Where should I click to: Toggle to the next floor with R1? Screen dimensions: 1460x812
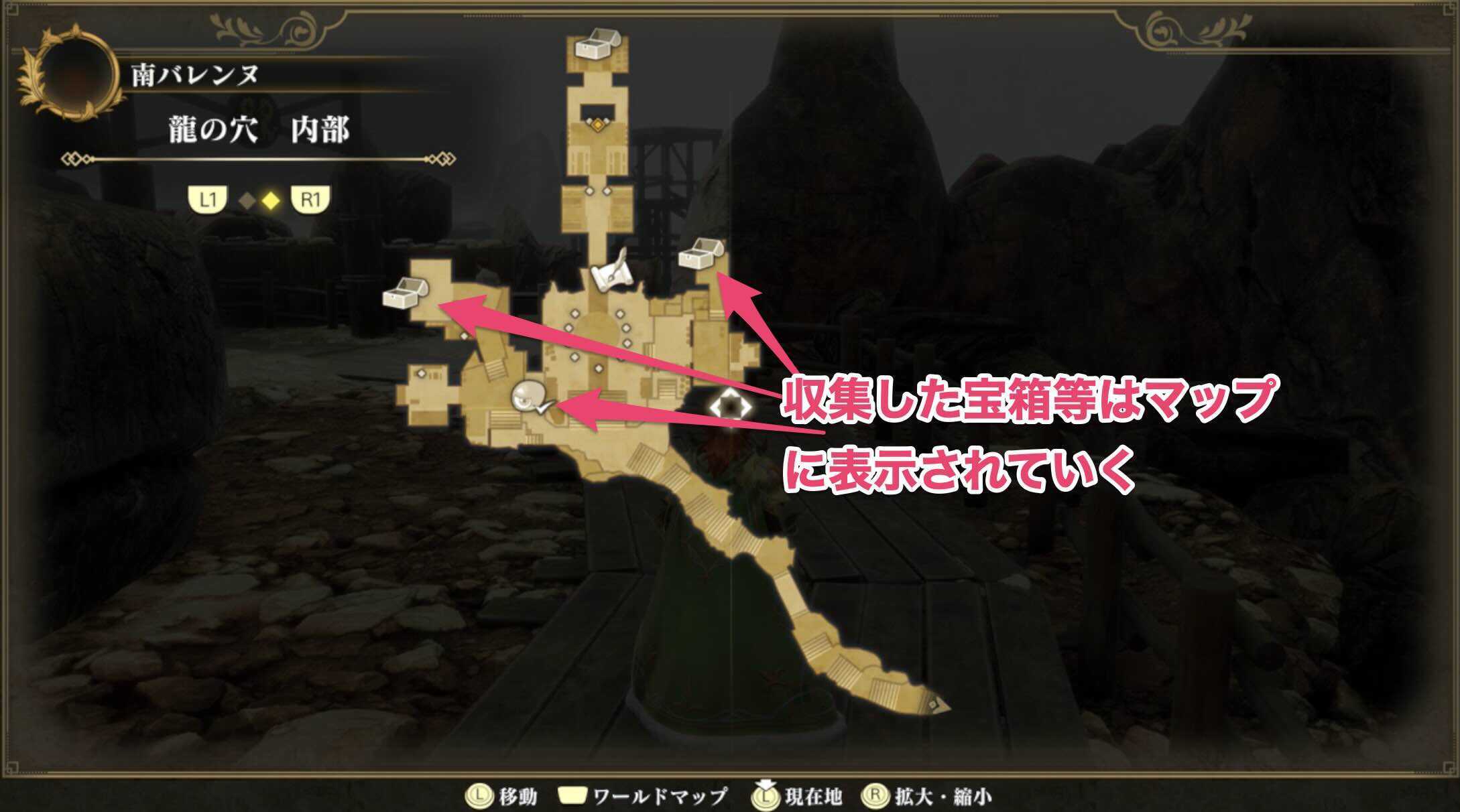pos(312,199)
